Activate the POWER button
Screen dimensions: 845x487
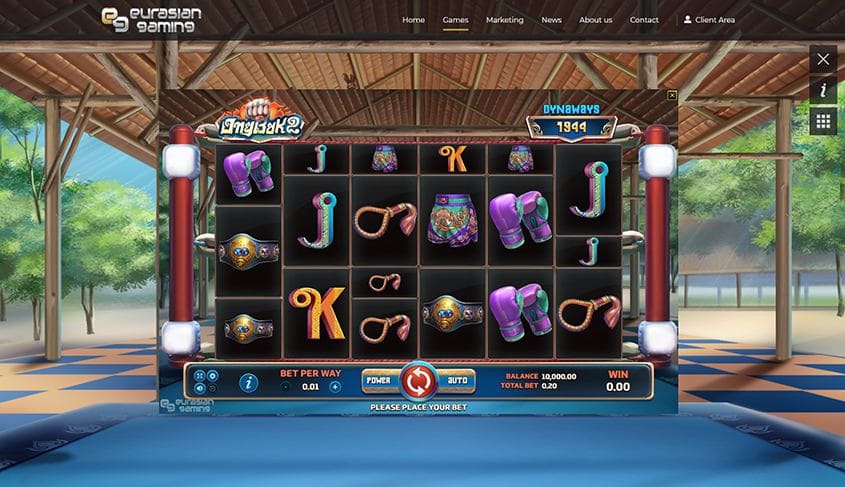point(378,381)
